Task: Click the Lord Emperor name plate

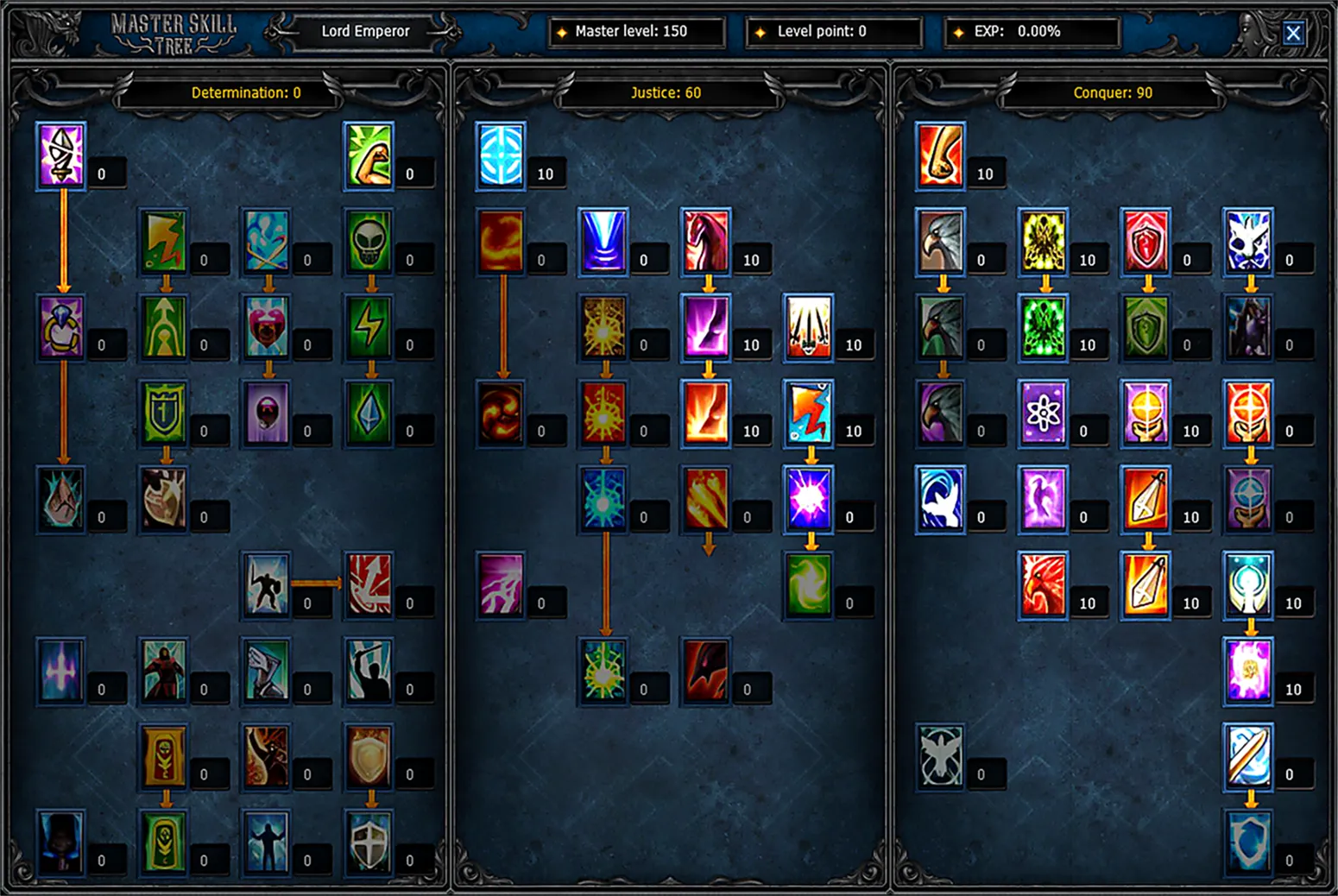Action: pyautogui.click(x=365, y=32)
